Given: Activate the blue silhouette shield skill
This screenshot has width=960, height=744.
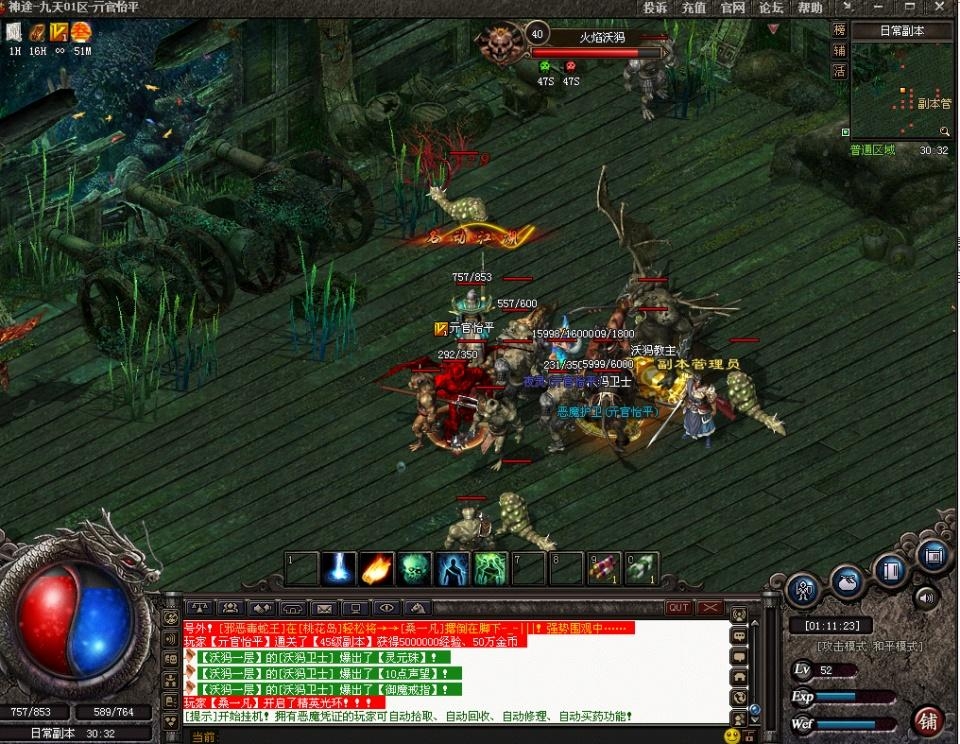Looking at the screenshot, I should (452, 569).
